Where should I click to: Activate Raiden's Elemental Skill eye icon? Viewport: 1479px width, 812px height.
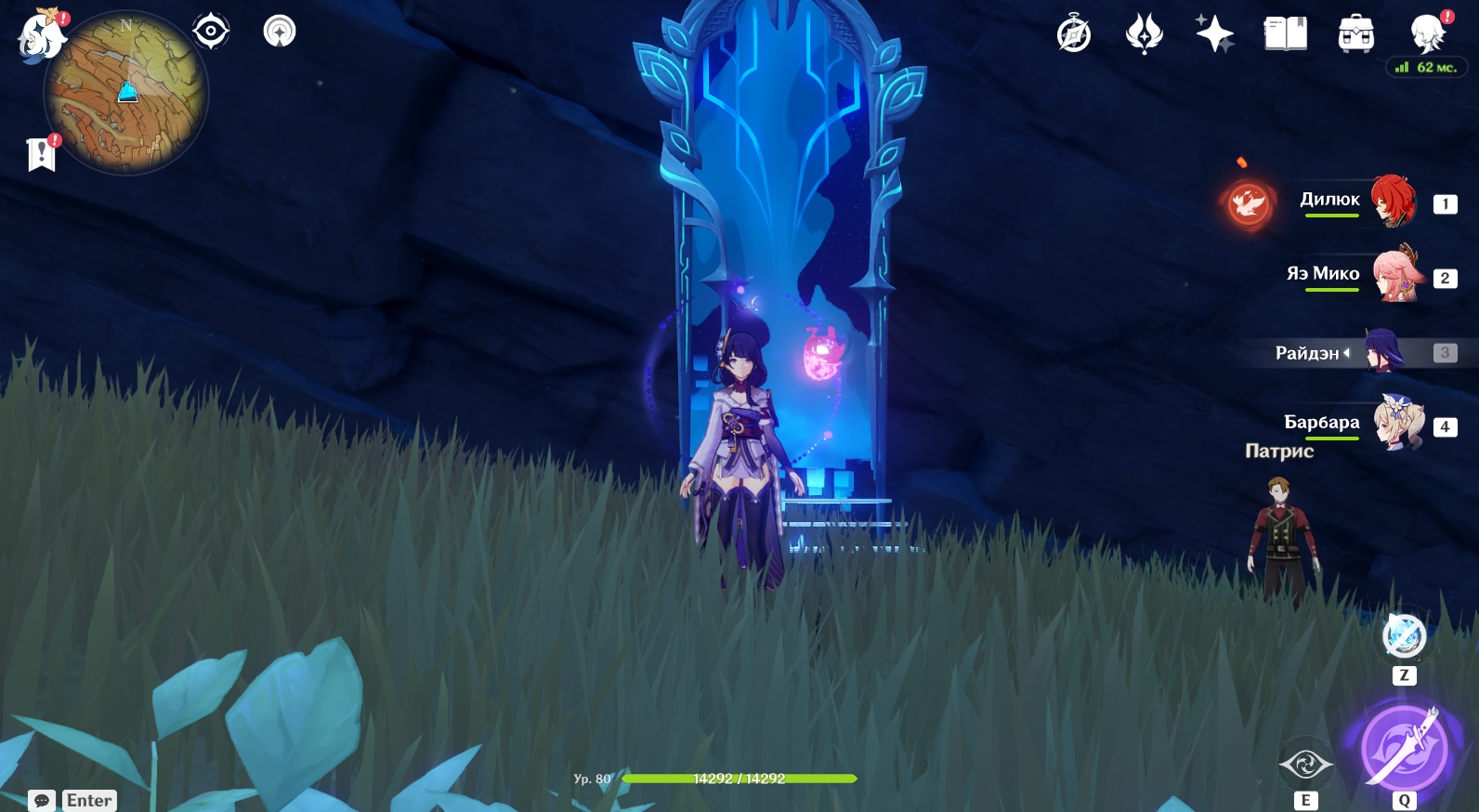pyautogui.click(x=1305, y=765)
